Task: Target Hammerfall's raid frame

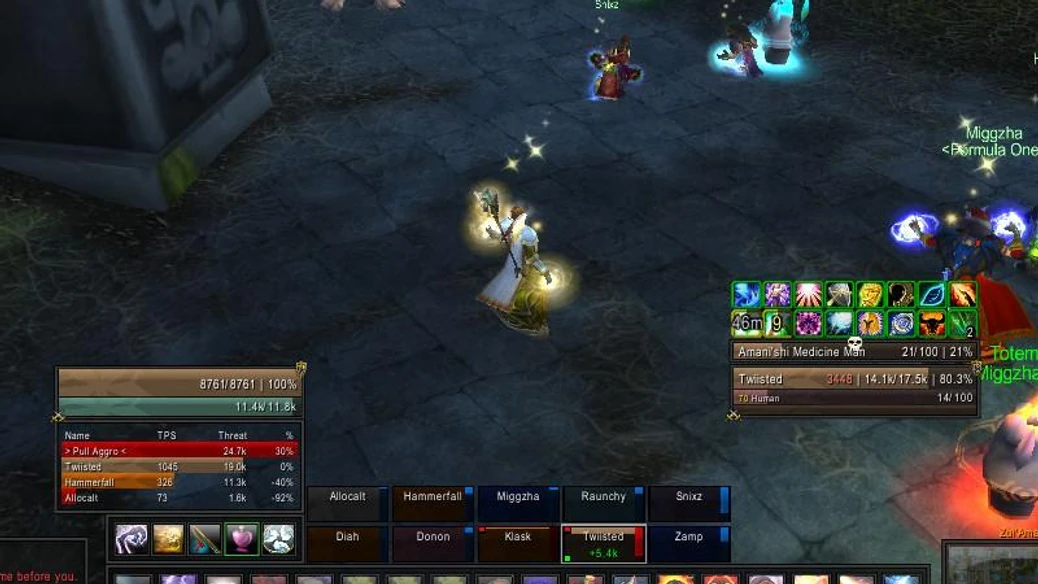Action: pos(432,503)
